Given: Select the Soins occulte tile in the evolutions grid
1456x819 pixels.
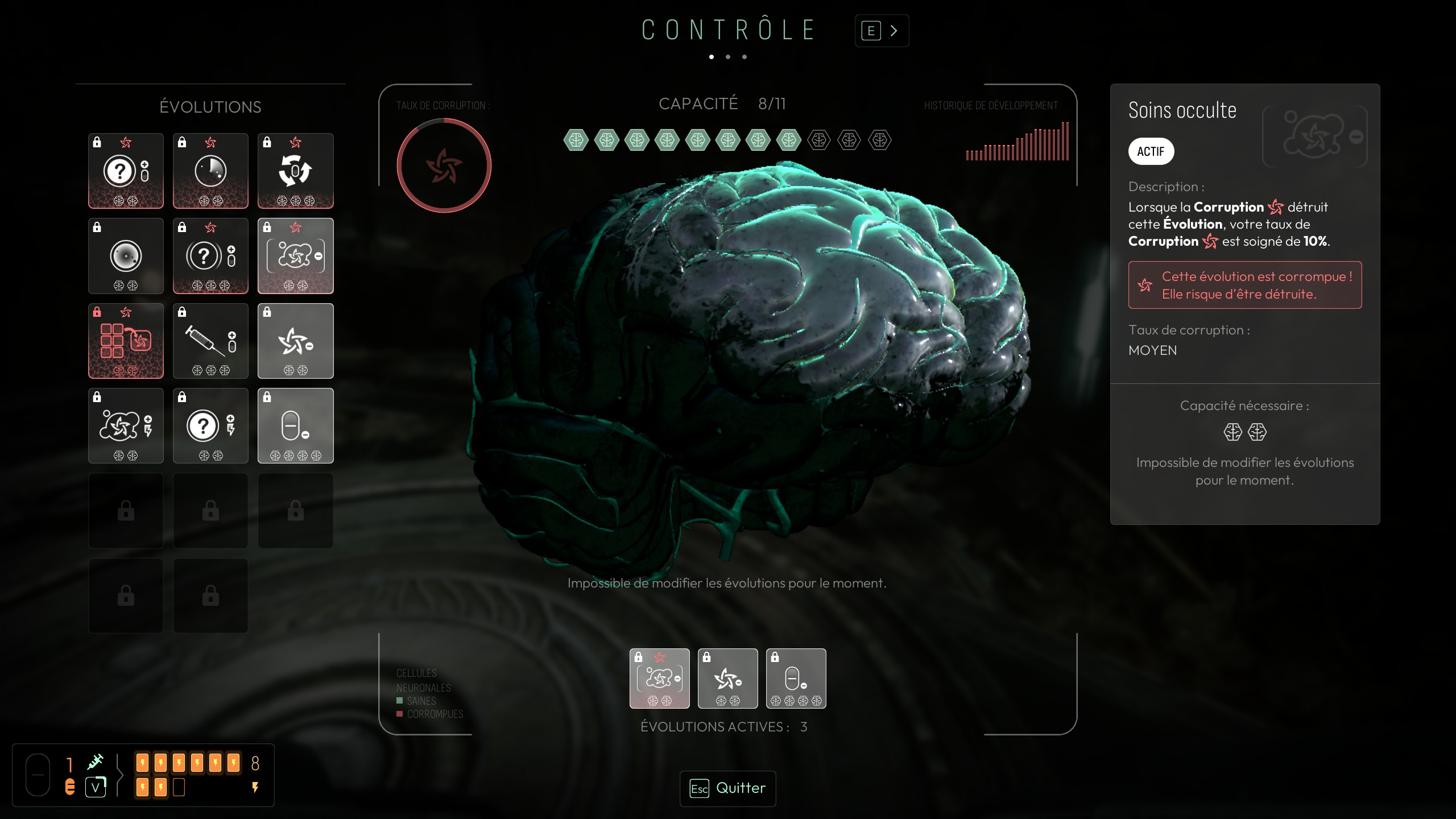Looking at the screenshot, I should click(295, 256).
